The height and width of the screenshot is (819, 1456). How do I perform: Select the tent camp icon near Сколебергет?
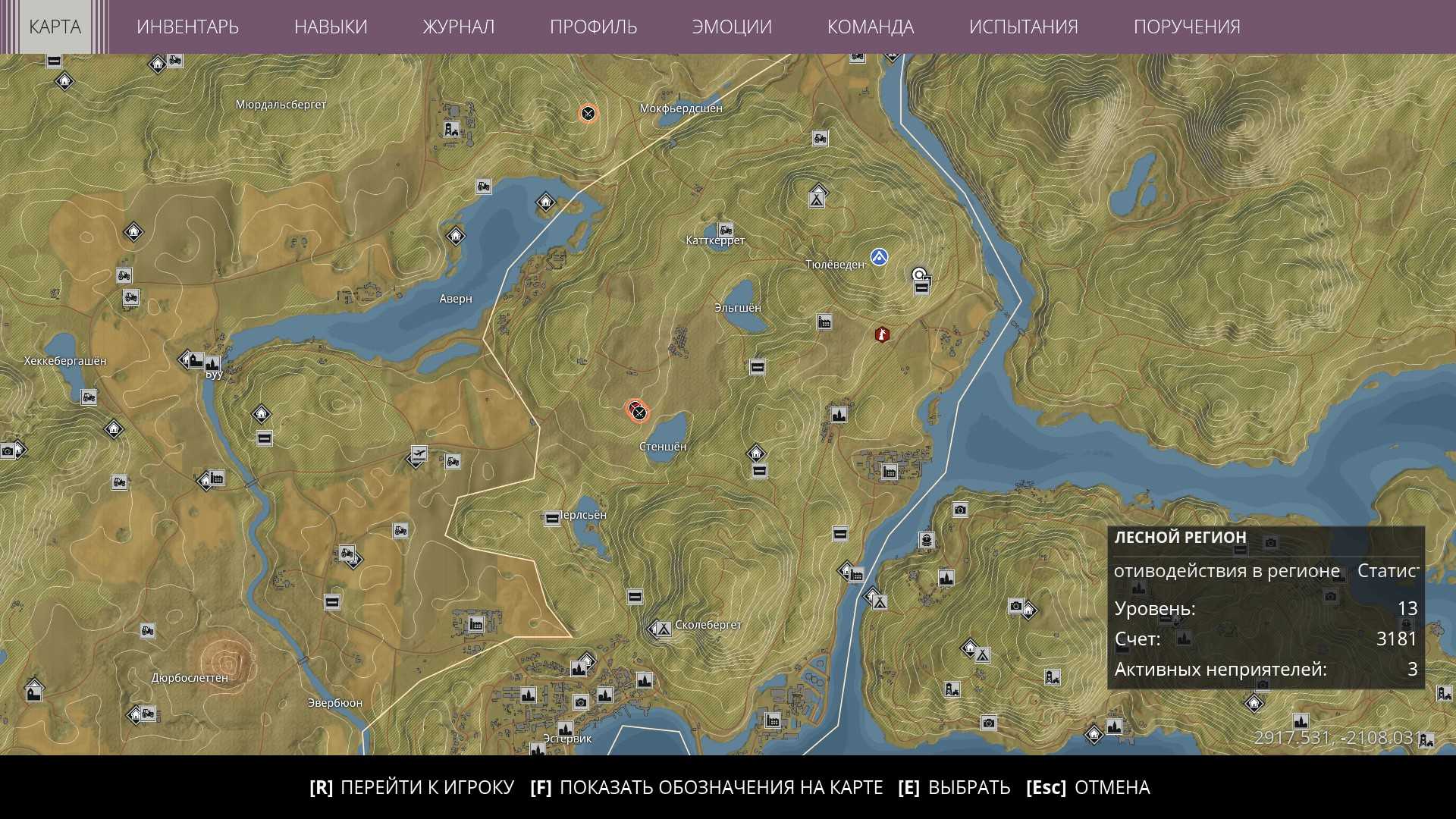[663, 629]
